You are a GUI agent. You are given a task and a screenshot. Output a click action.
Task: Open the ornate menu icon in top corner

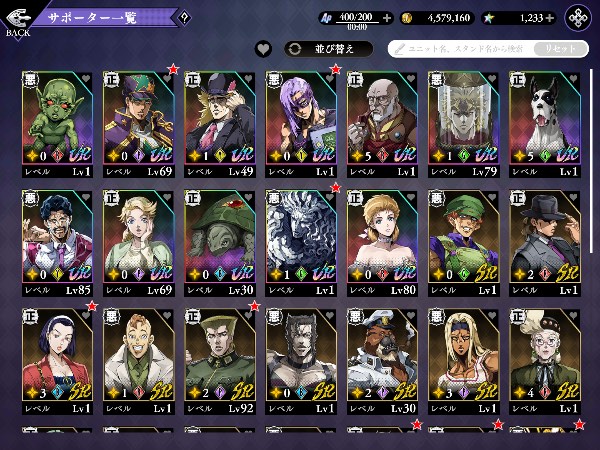point(578,17)
